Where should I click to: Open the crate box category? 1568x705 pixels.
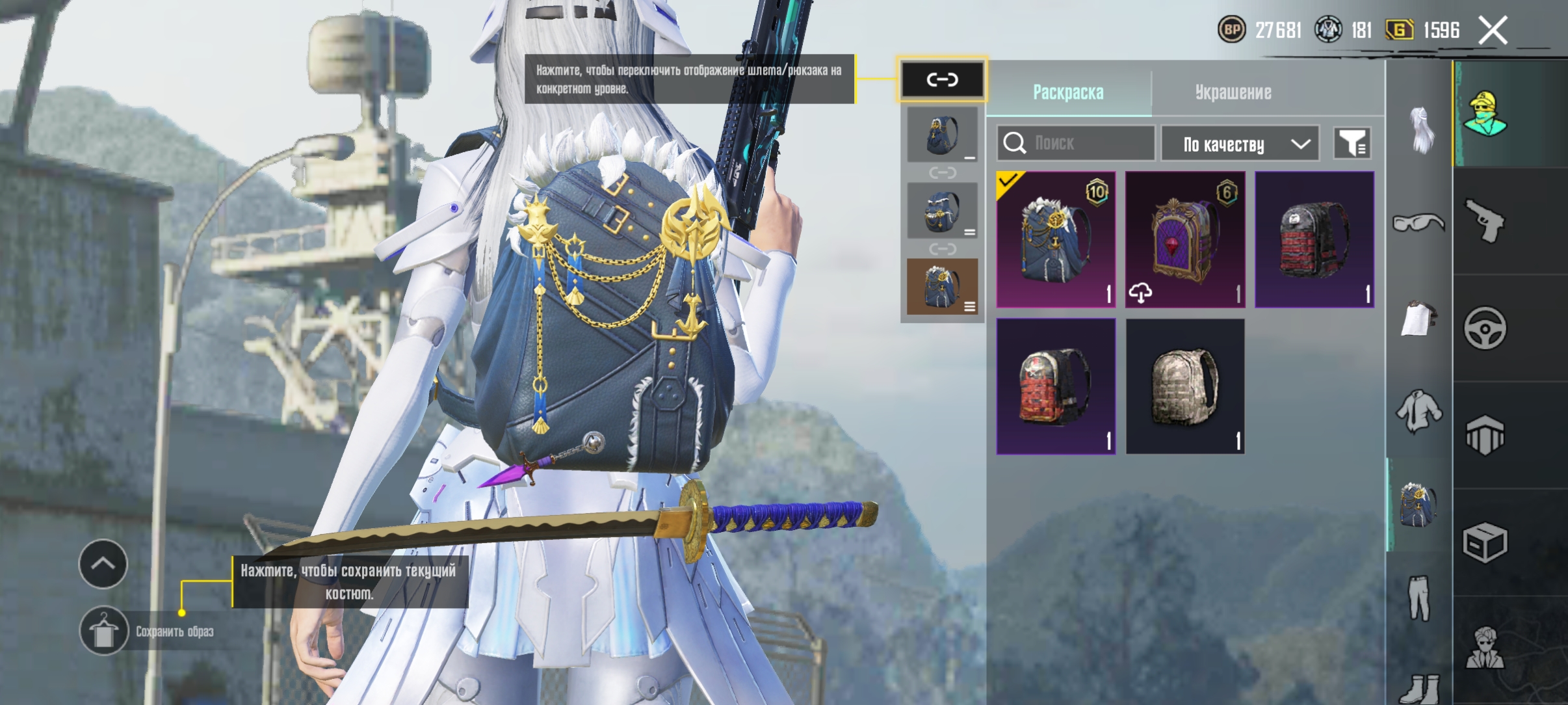1485,542
